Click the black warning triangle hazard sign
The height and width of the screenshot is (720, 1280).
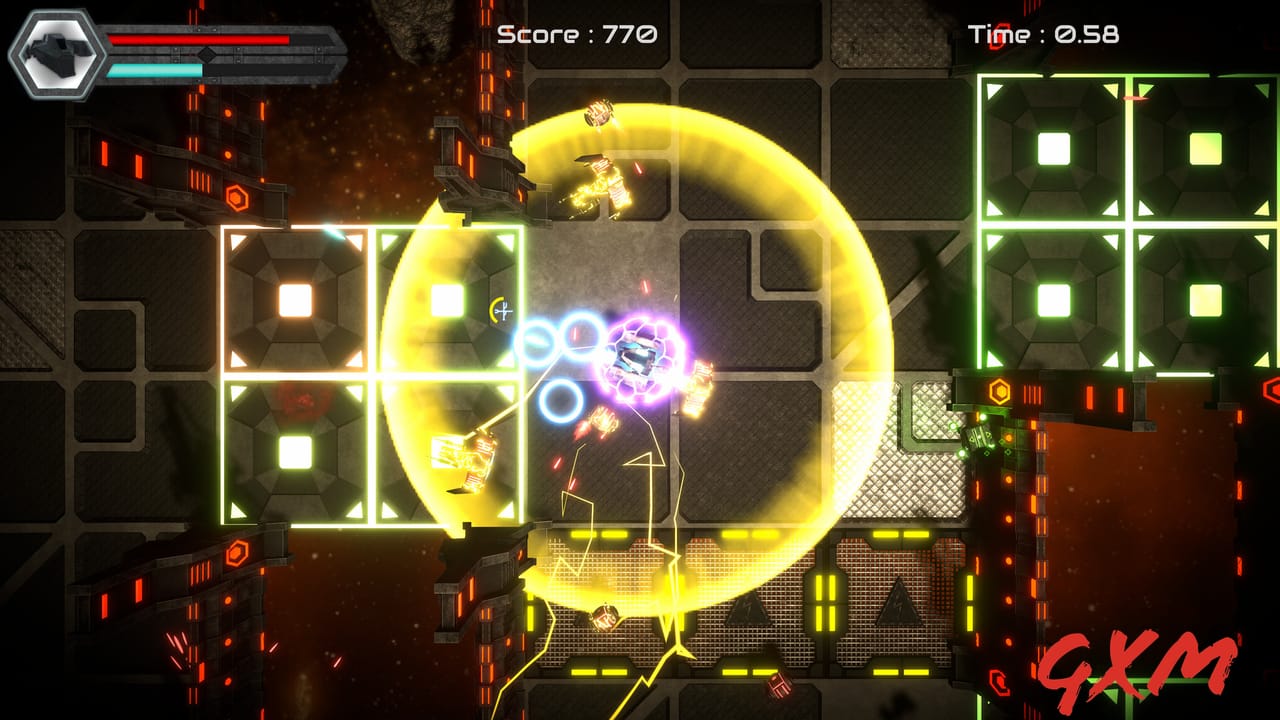748,612
